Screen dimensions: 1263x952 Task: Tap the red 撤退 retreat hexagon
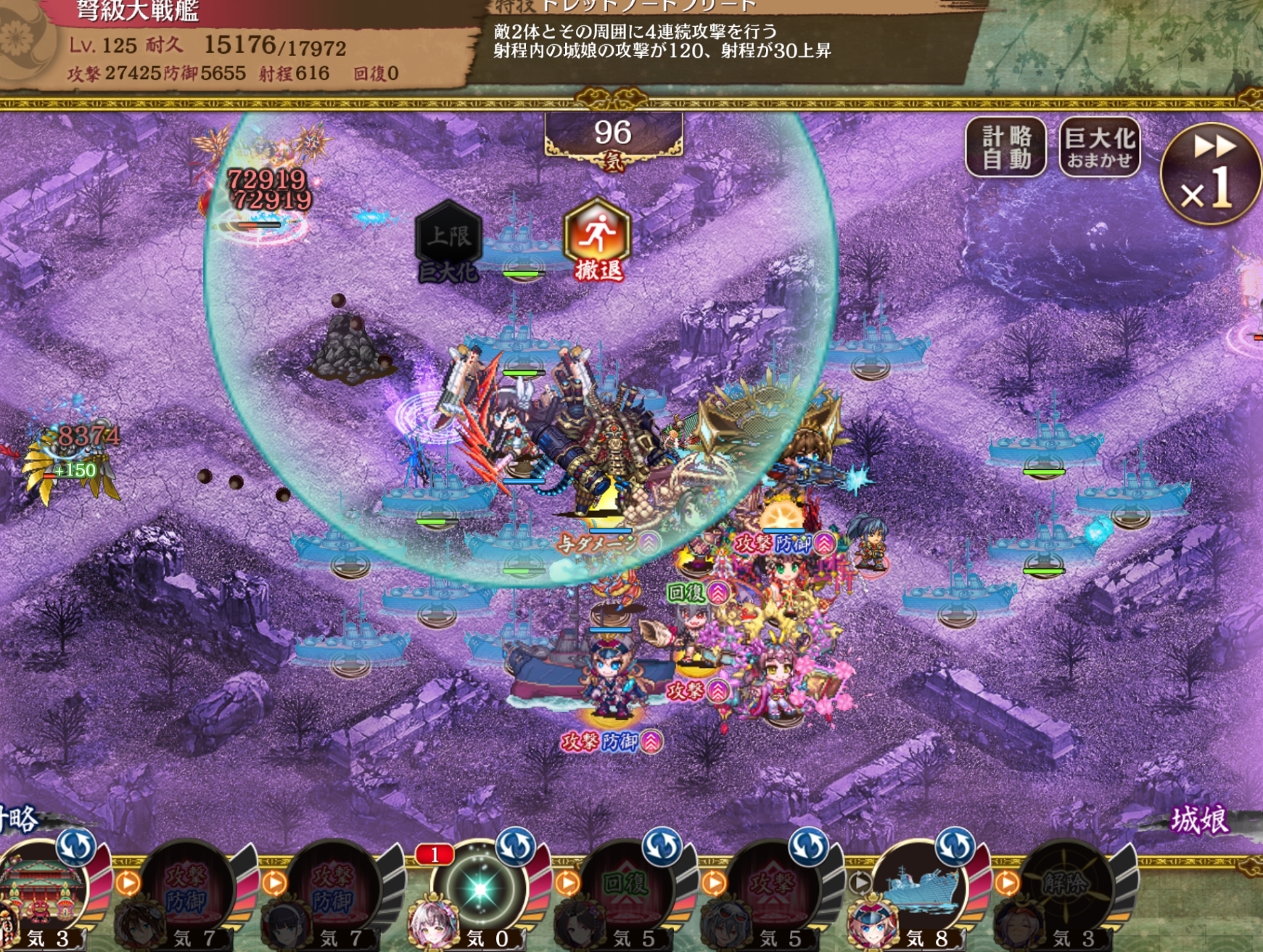pyautogui.click(x=597, y=239)
